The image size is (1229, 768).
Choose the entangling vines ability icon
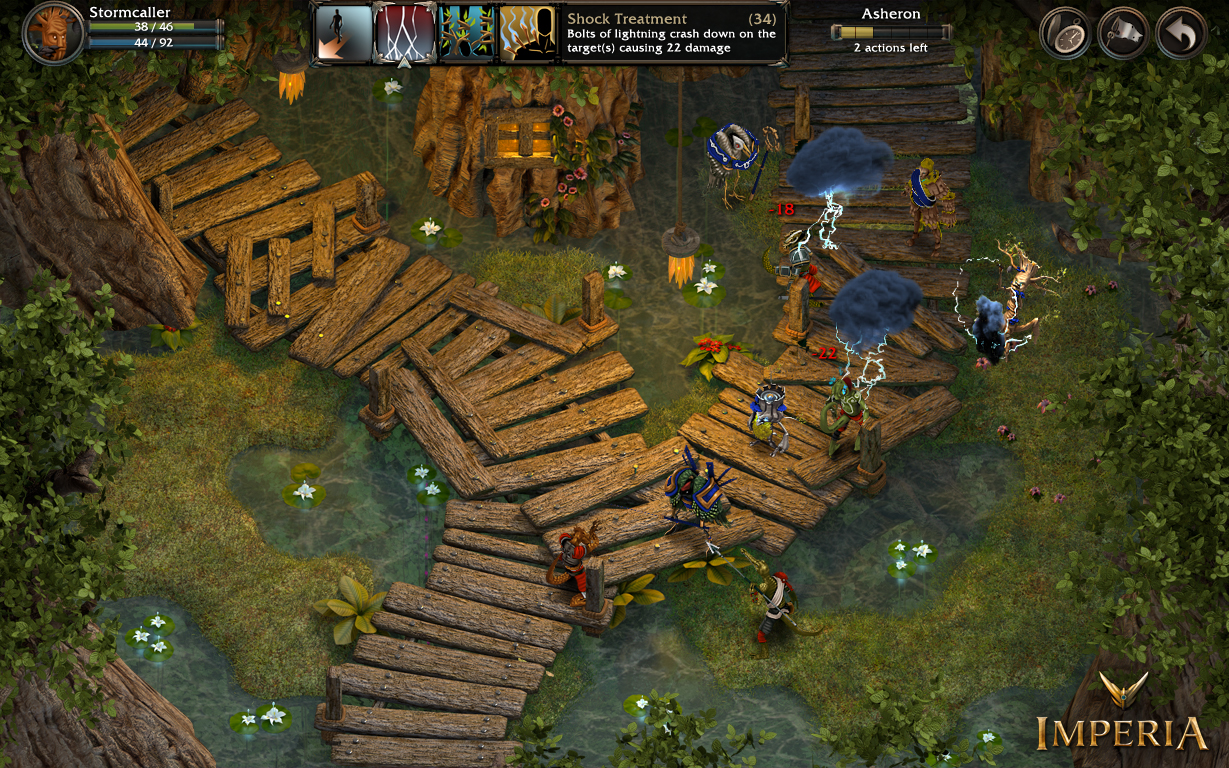tap(466, 34)
